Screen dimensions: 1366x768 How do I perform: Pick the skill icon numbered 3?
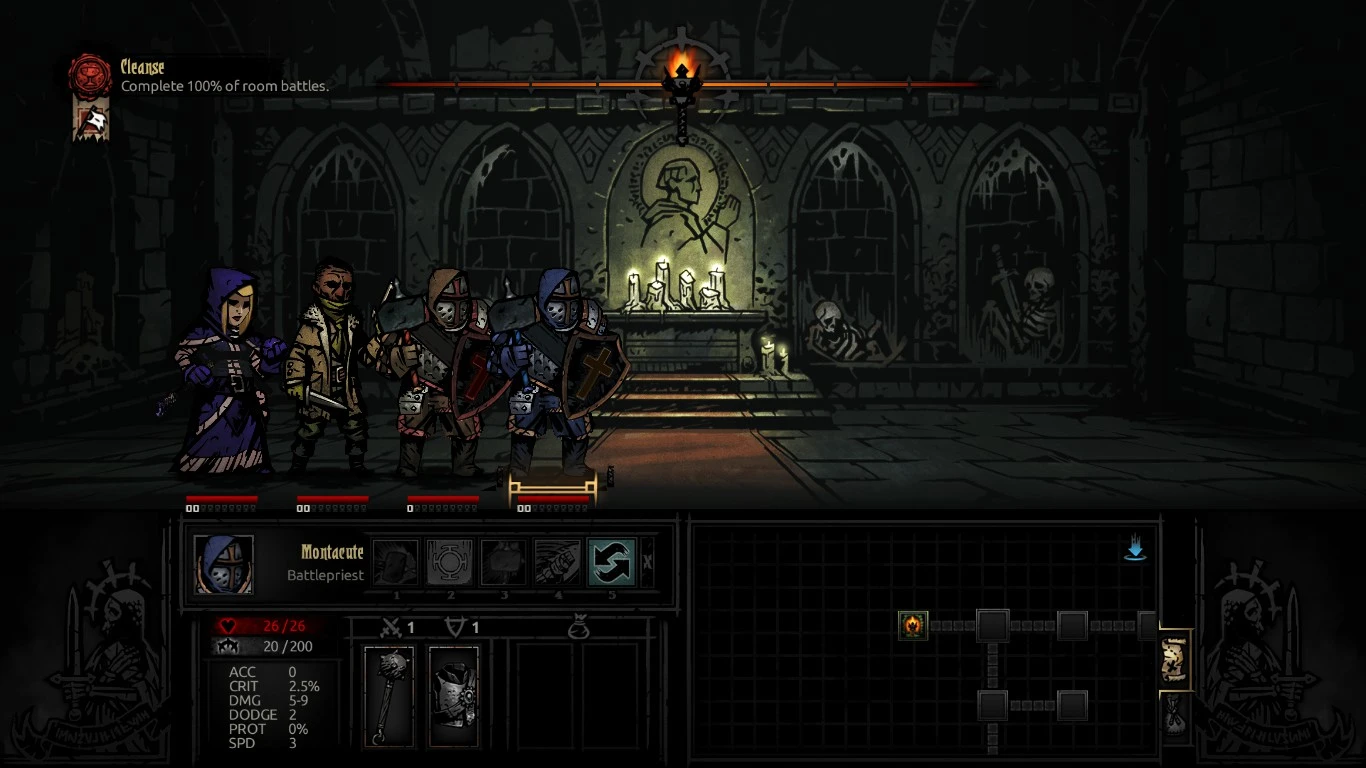pyautogui.click(x=503, y=562)
